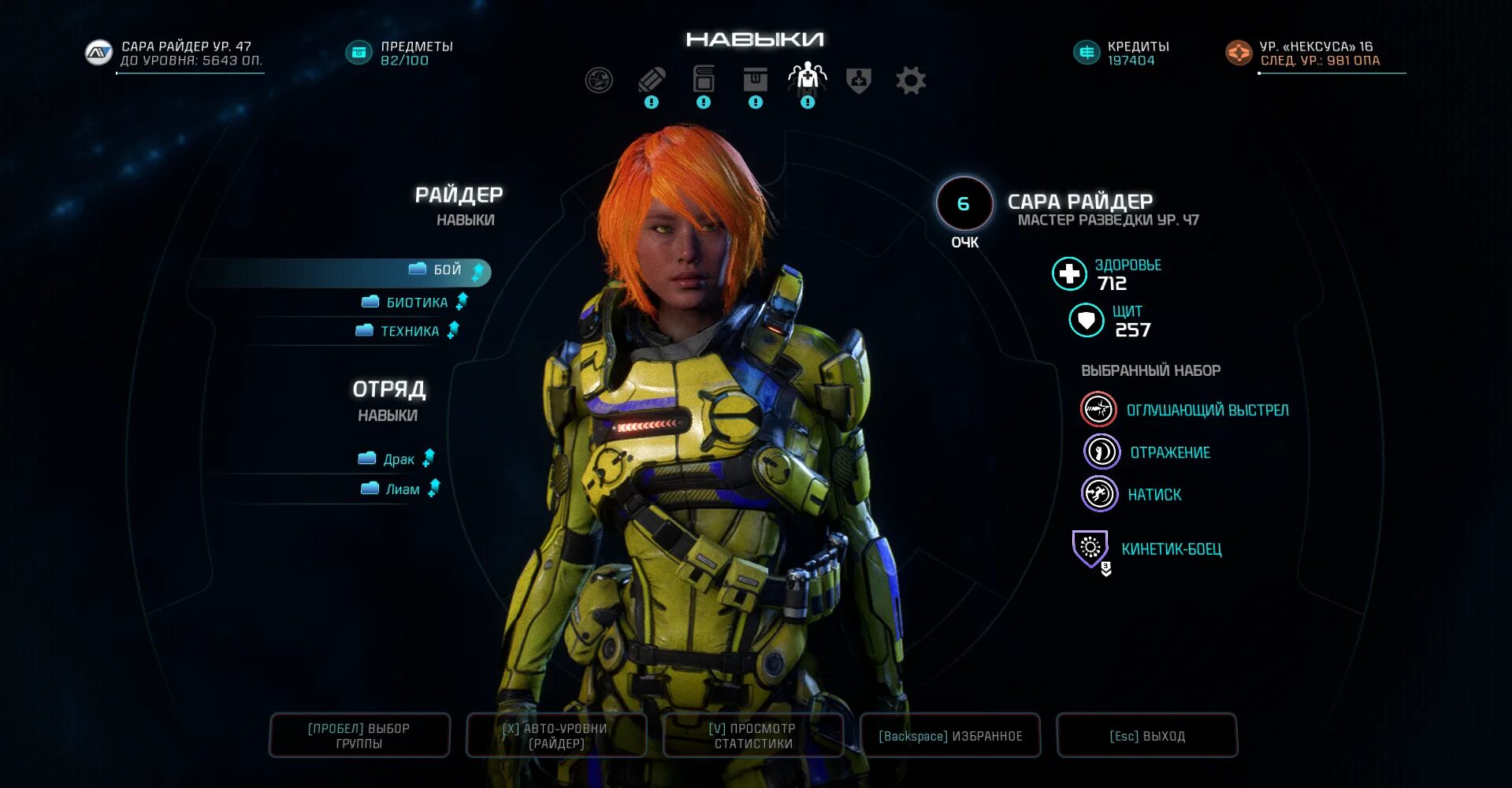Open the codex book tab
Image resolution: width=1512 pixels, height=788 pixels.
(x=704, y=80)
